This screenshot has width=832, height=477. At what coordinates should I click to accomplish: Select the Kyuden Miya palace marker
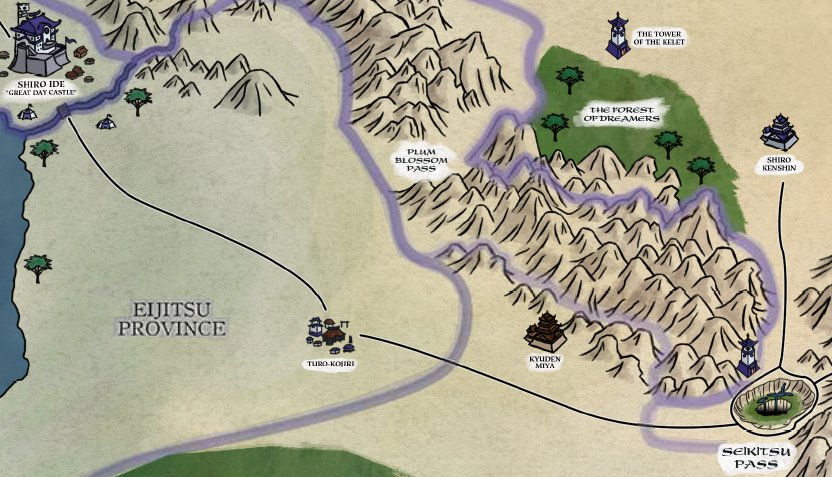click(549, 330)
